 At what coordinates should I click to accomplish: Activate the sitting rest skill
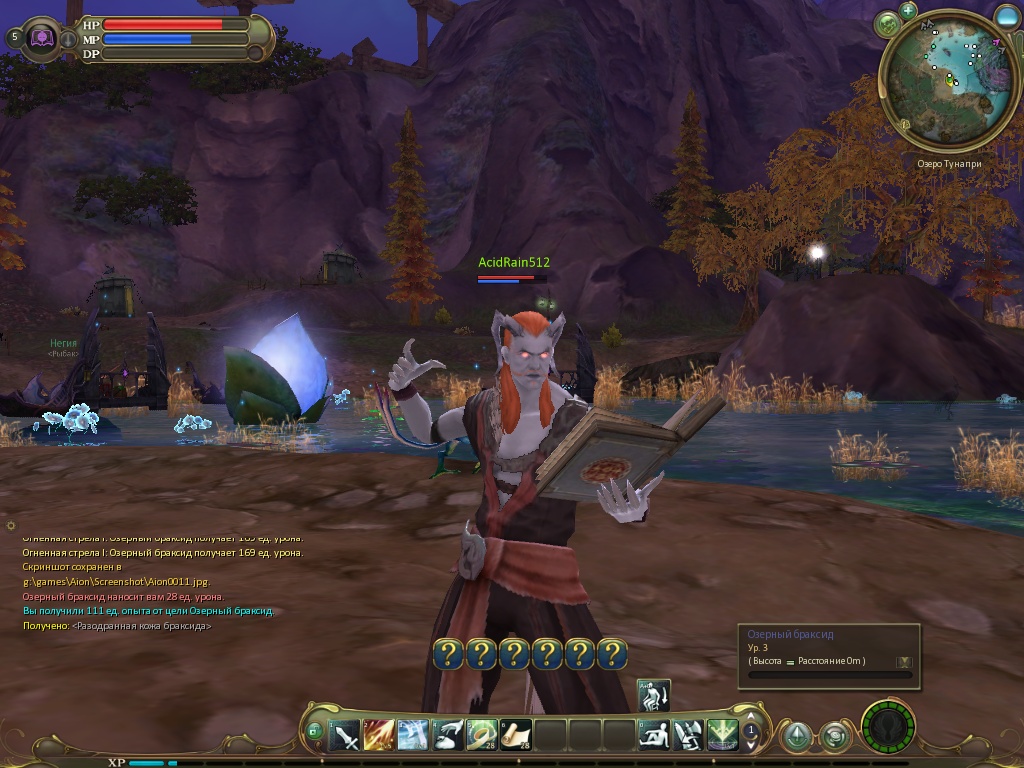tap(654, 735)
